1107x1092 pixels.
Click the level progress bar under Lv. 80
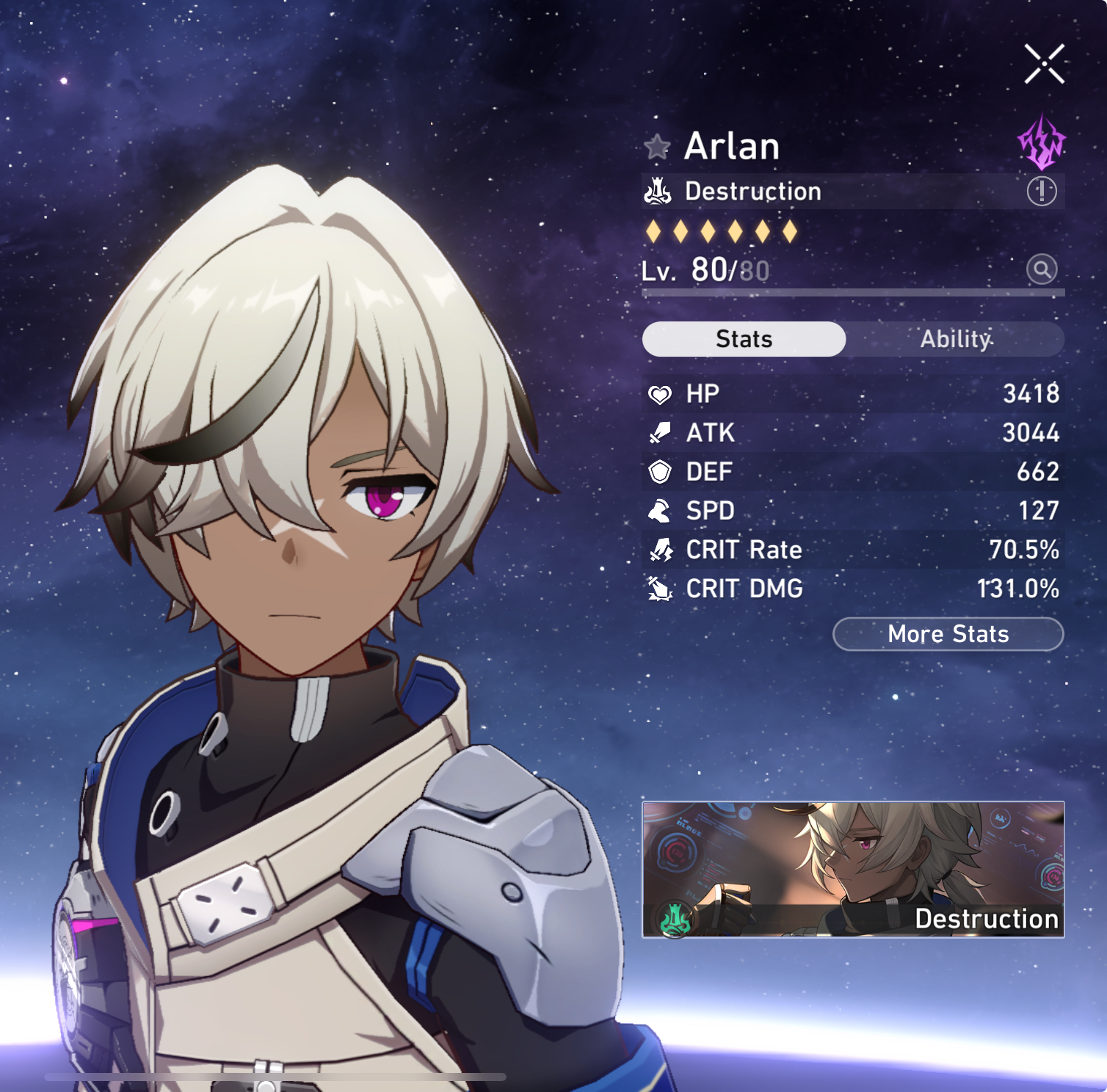click(x=852, y=293)
